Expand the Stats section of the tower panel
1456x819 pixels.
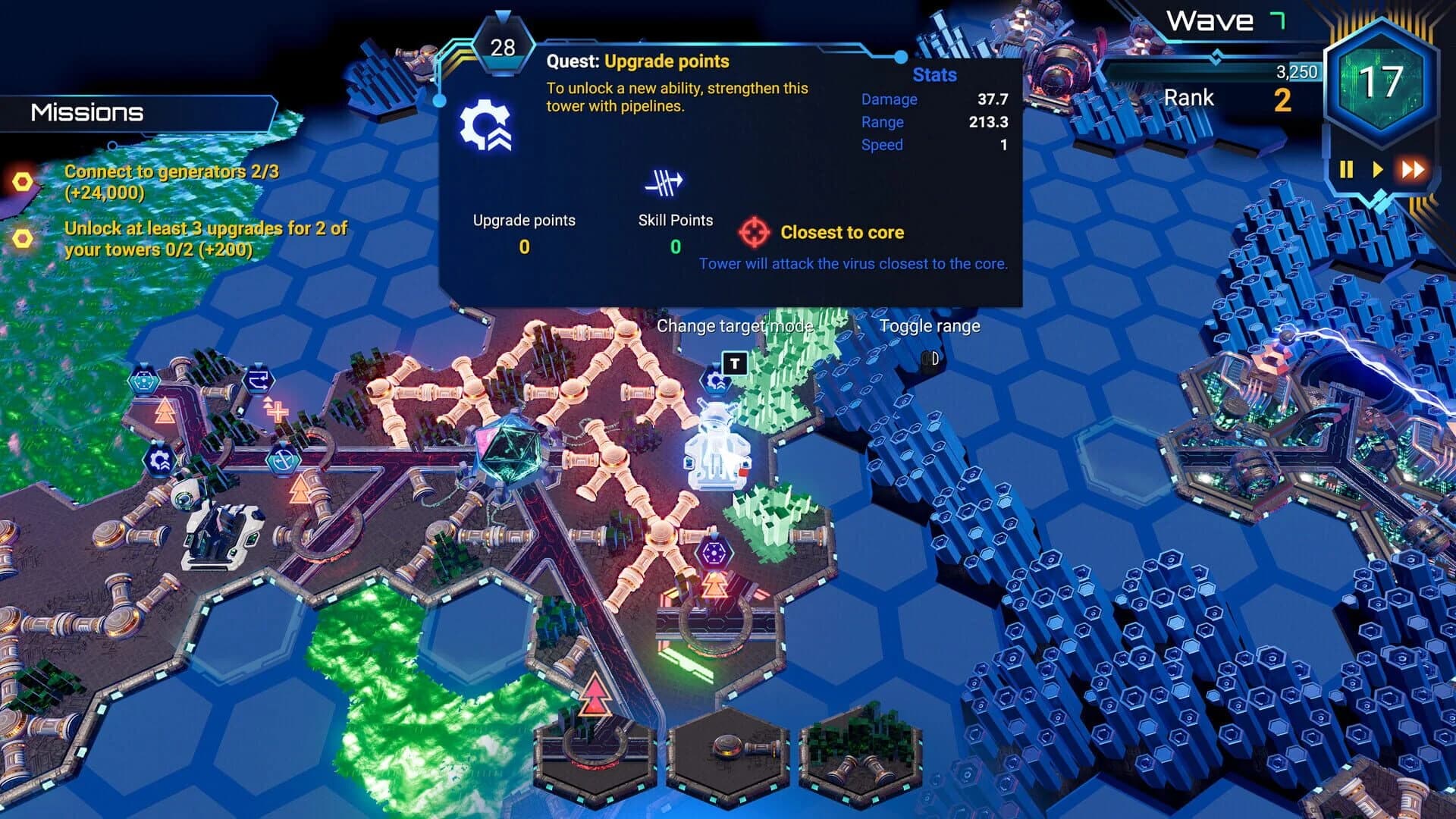tap(934, 75)
